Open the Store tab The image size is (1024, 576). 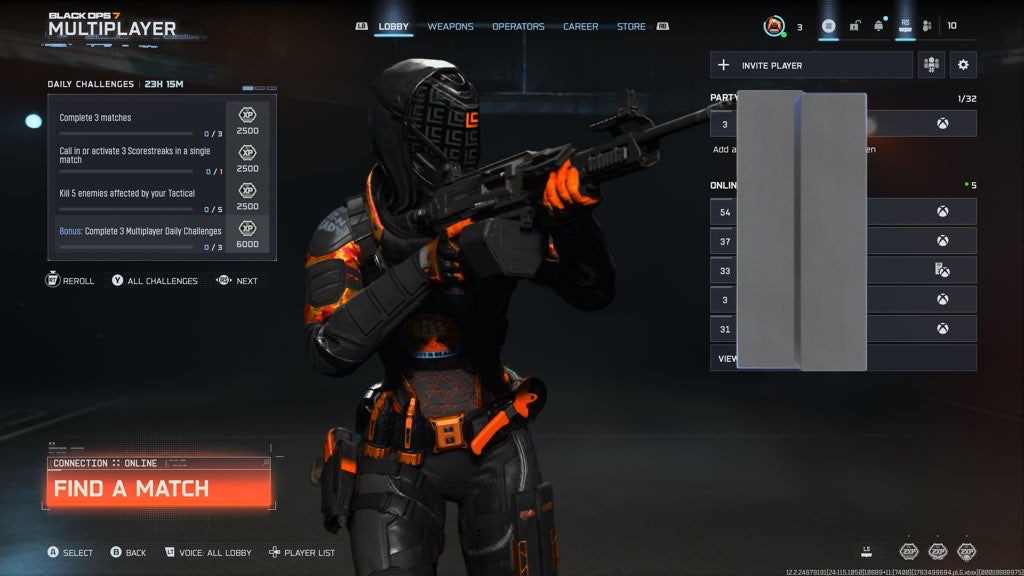click(631, 27)
